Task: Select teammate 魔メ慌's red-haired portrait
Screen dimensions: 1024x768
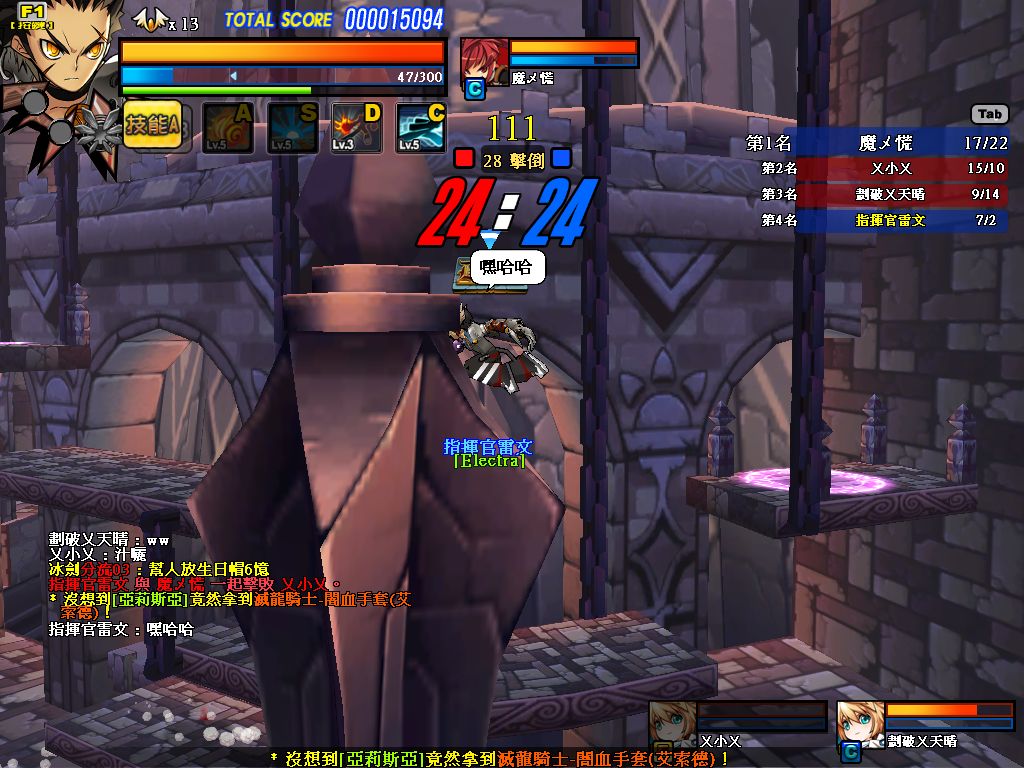Action: click(x=483, y=61)
